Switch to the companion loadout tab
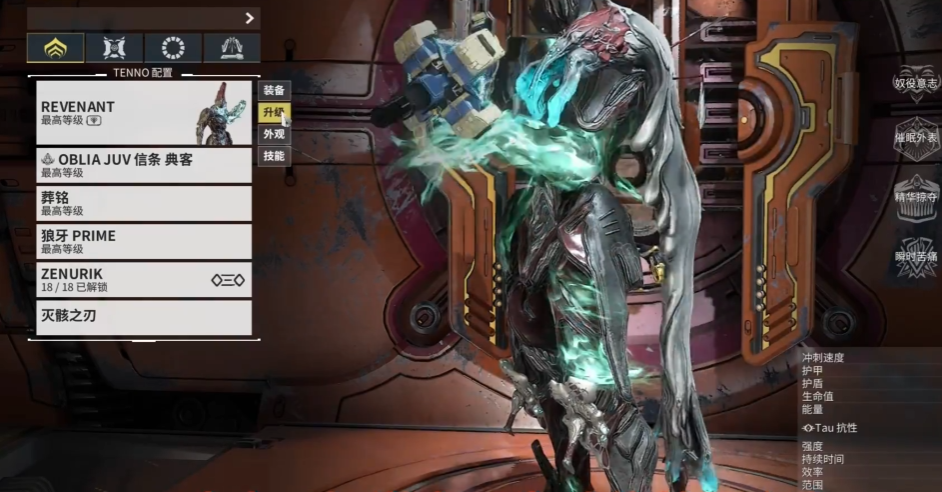The height and width of the screenshot is (492, 942). tap(114, 48)
